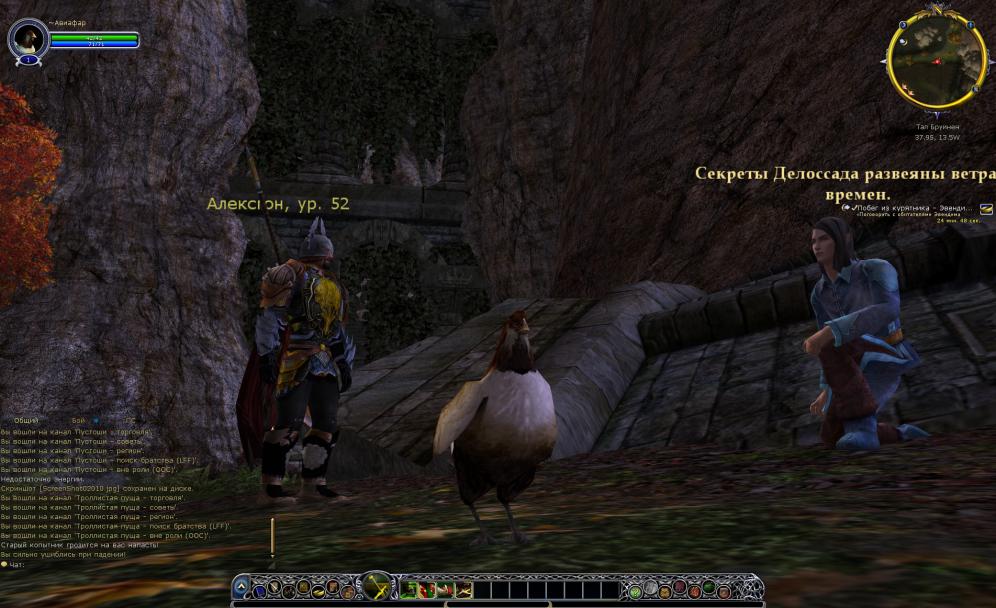Click the chicken player portrait
This screenshot has width=996, height=608.
28,39
